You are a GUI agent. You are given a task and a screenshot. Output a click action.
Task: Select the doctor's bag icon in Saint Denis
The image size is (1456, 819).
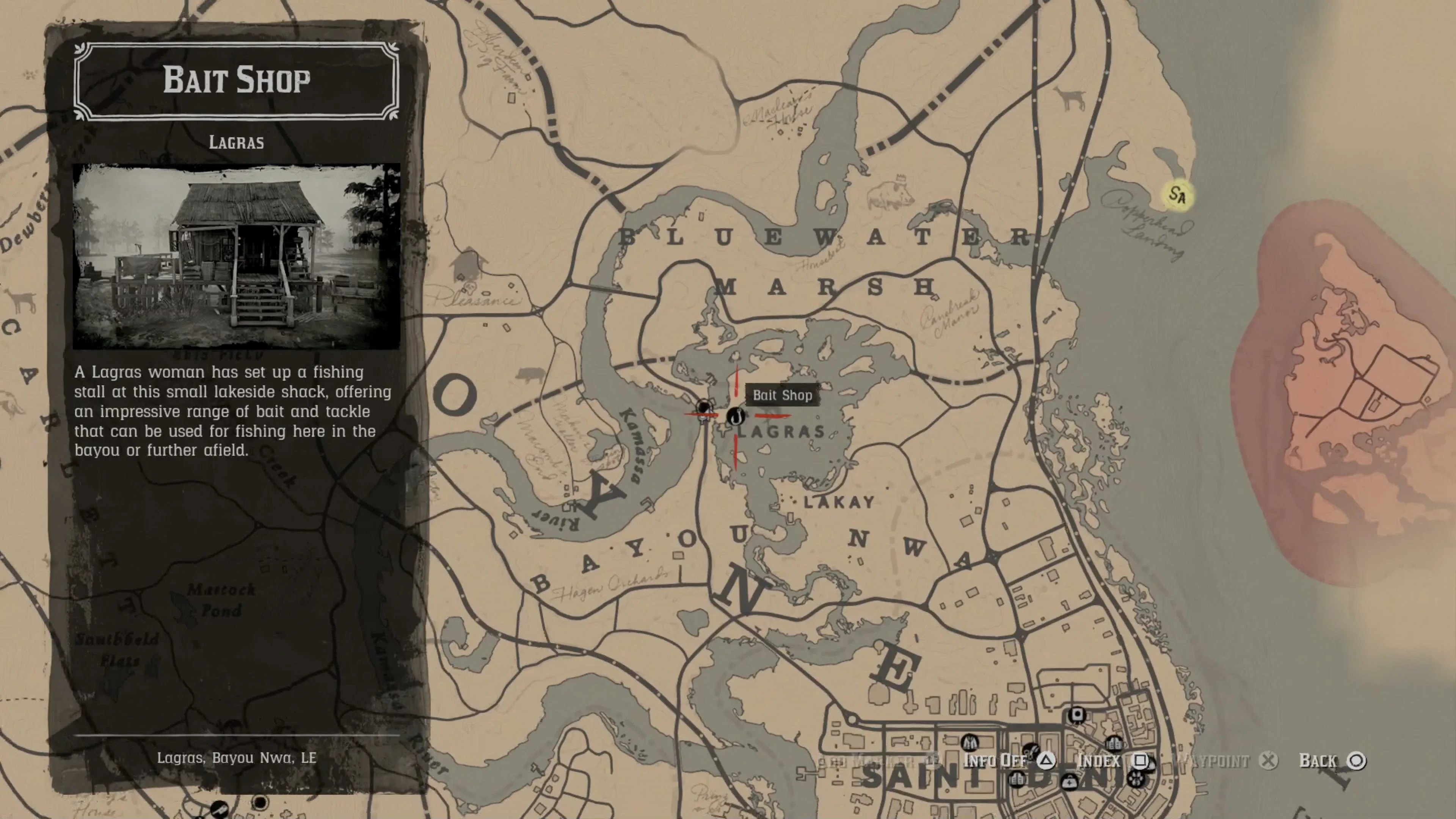[x=1069, y=783]
